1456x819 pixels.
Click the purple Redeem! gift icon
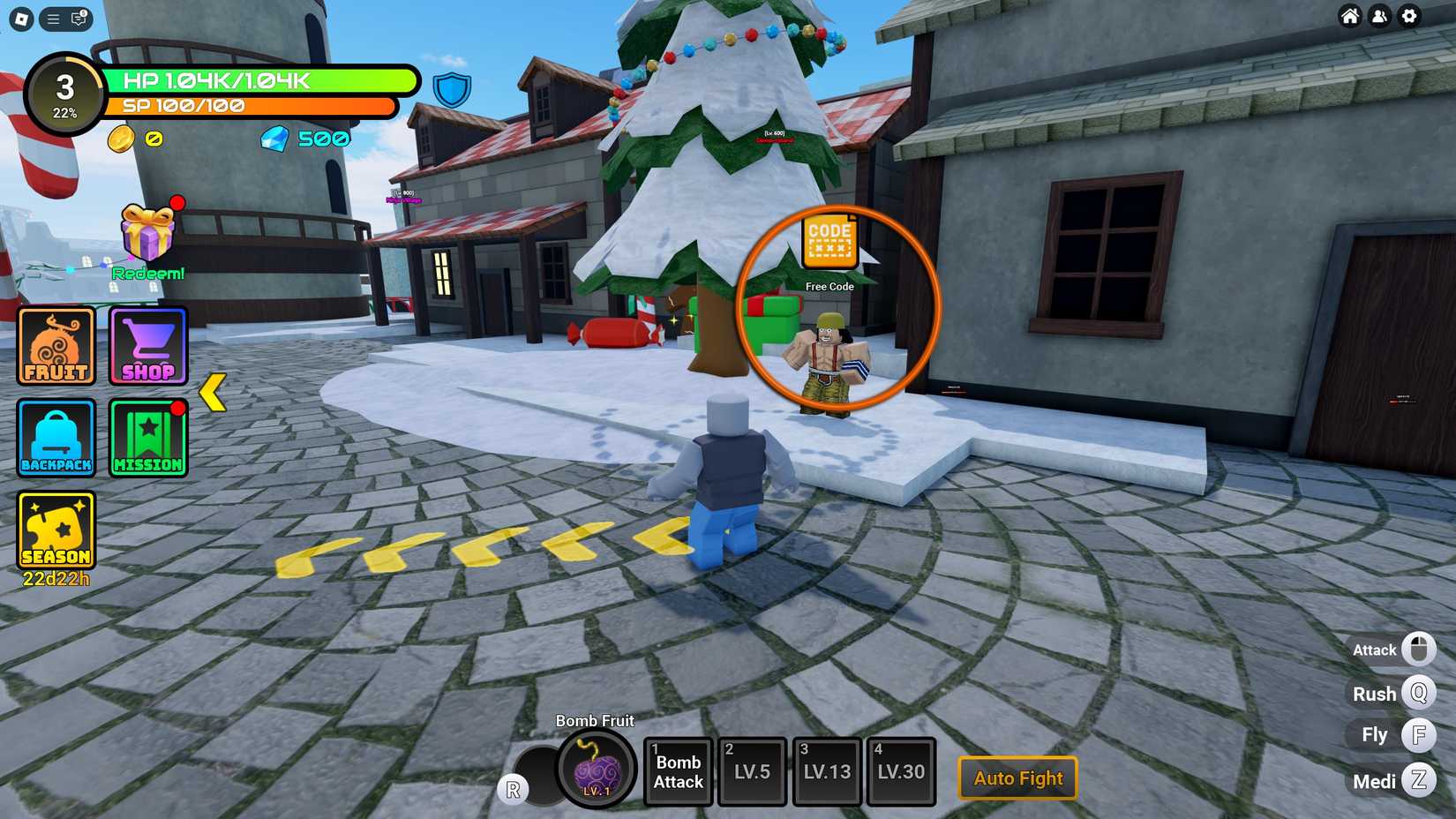(x=146, y=234)
